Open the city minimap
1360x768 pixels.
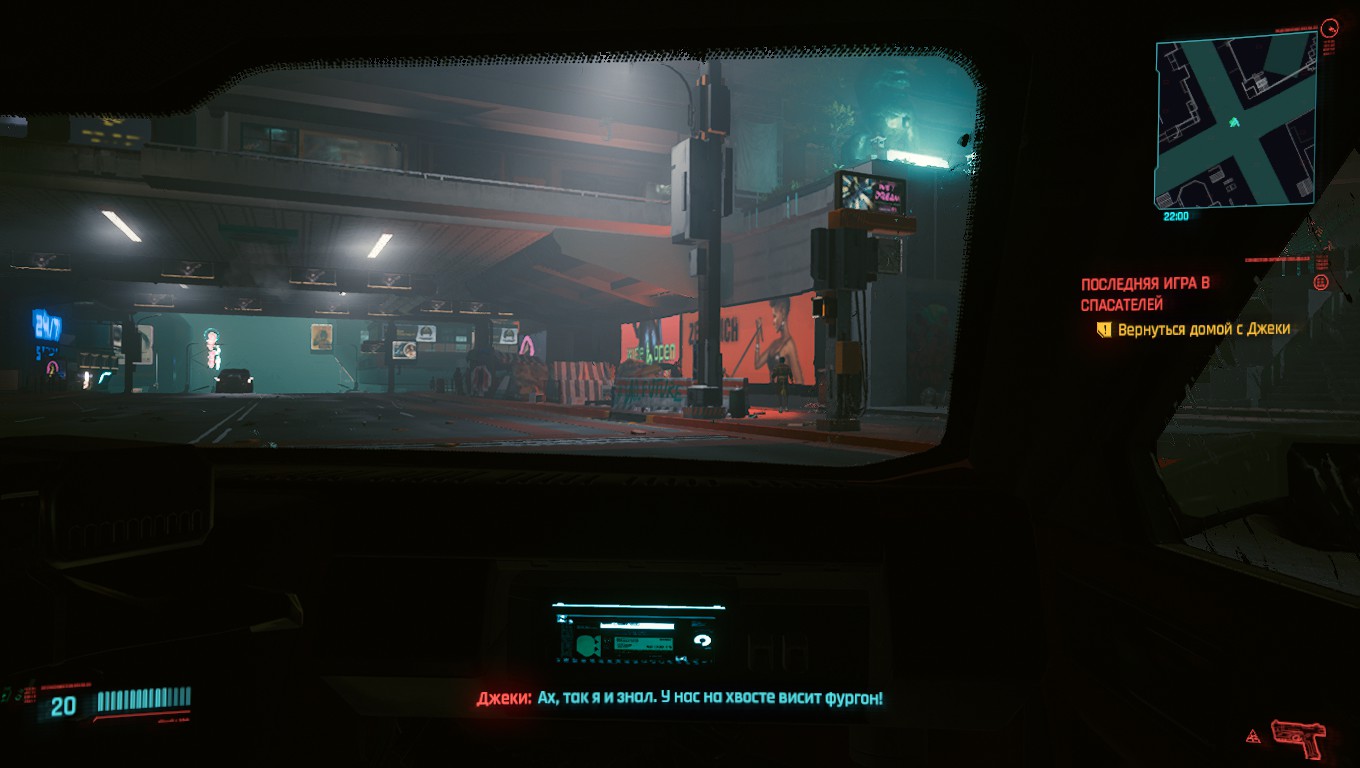coord(1234,122)
